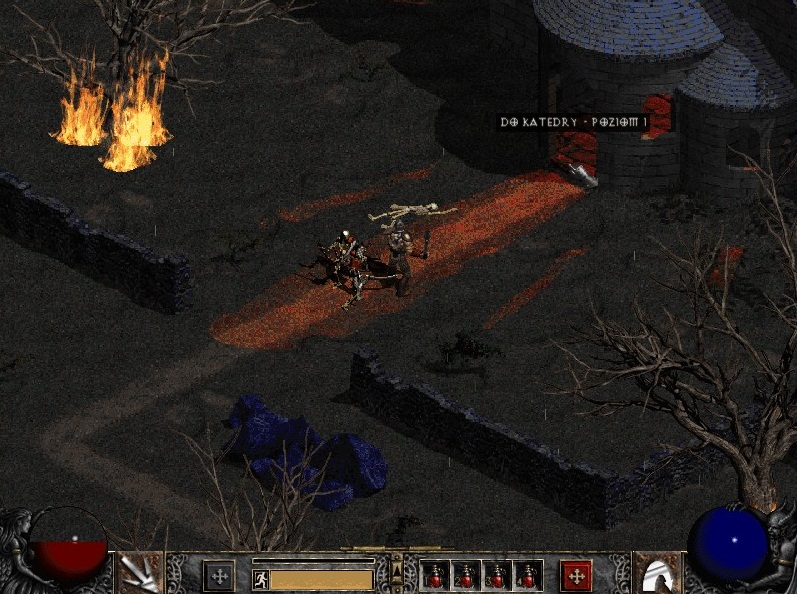Click the red cross new skill button
Image resolution: width=797 pixels, height=594 pixels.
[576, 575]
